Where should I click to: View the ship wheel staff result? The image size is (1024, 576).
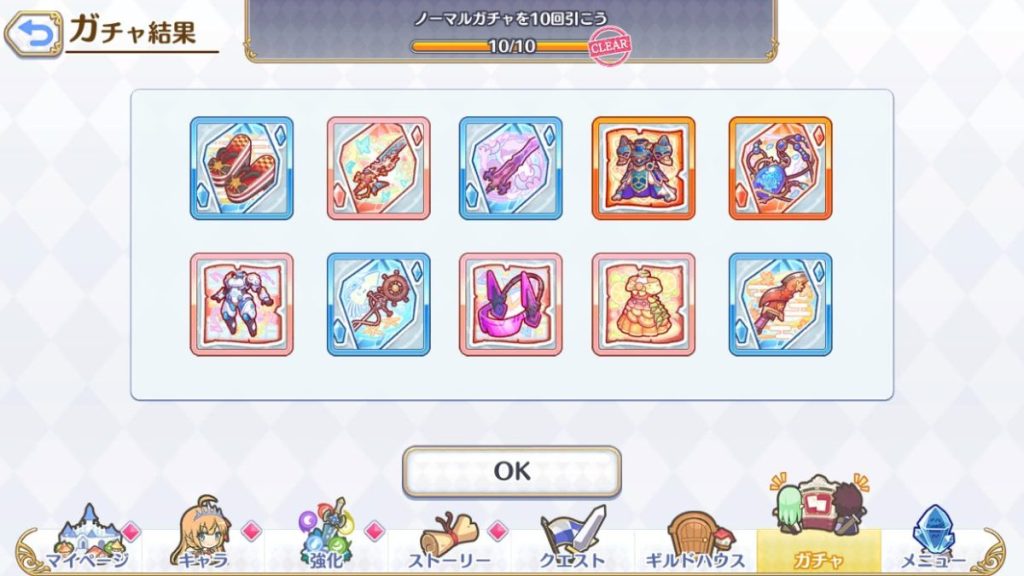378,304
